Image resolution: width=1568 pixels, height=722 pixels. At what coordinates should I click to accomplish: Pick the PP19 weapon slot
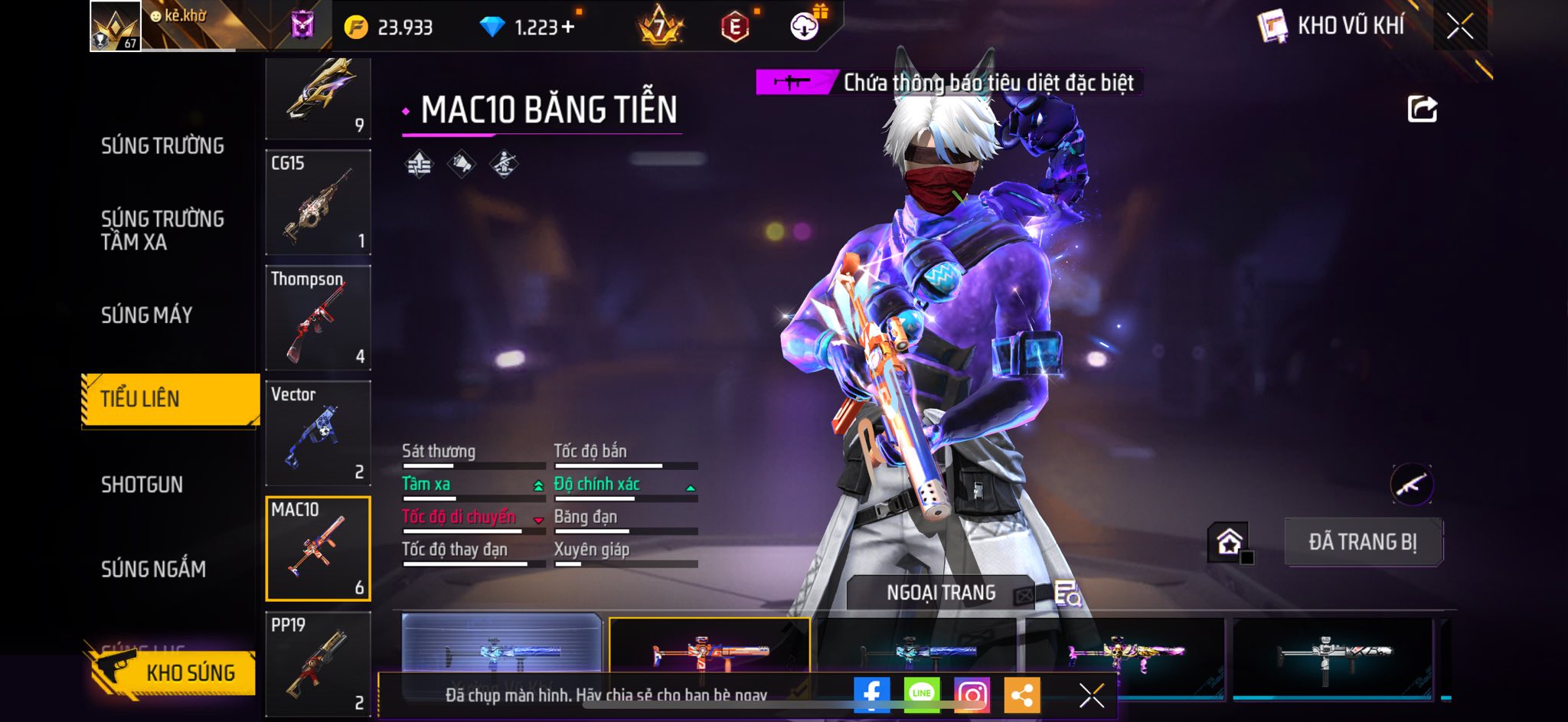tap(318, 663)
